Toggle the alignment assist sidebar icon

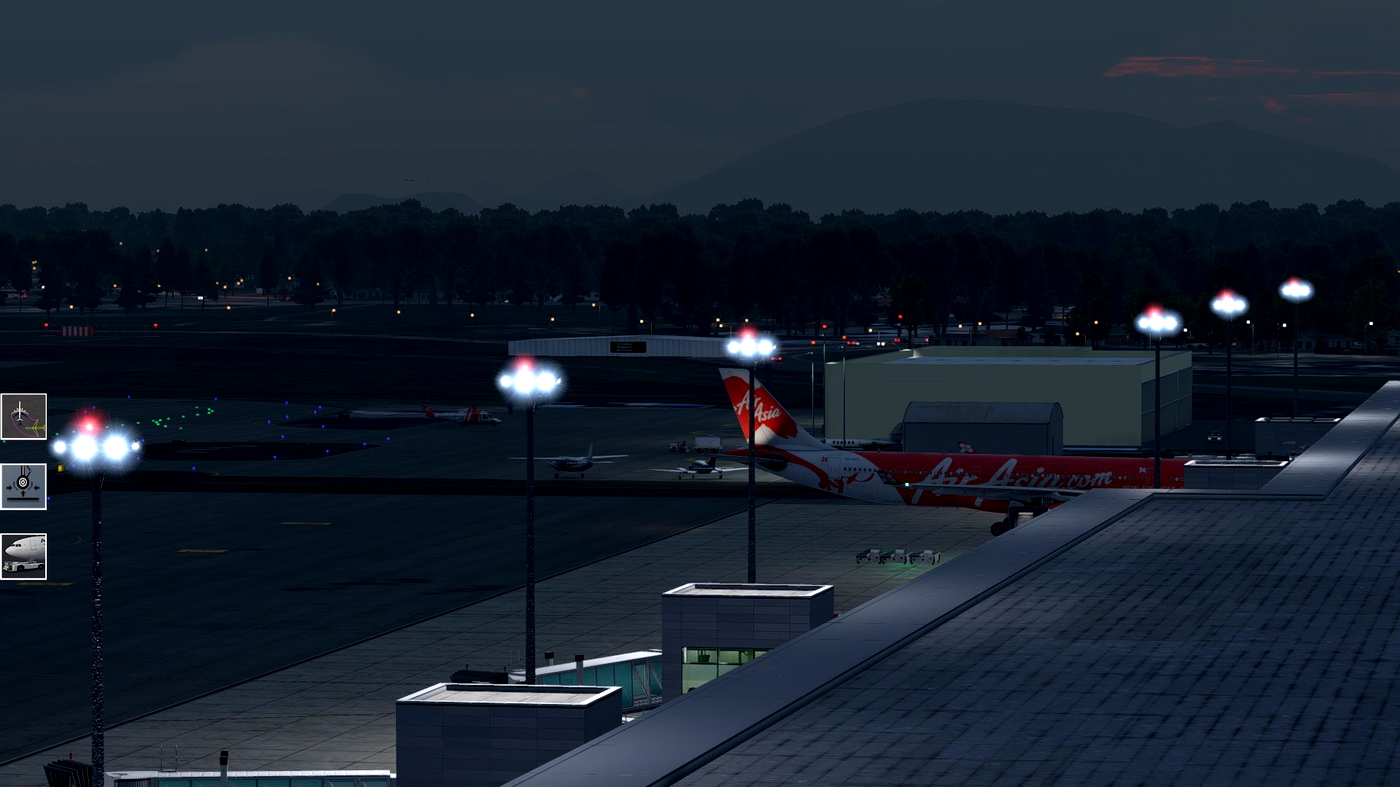pyautogui.click(x=23, y=484)
